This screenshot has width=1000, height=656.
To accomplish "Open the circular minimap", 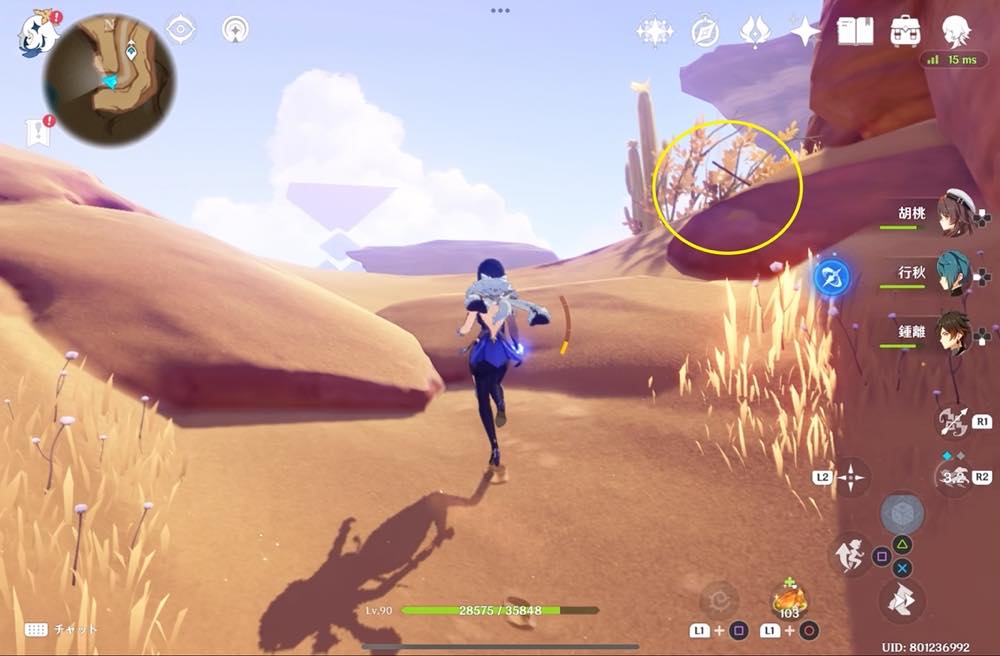I will click(x=108, y=79).
